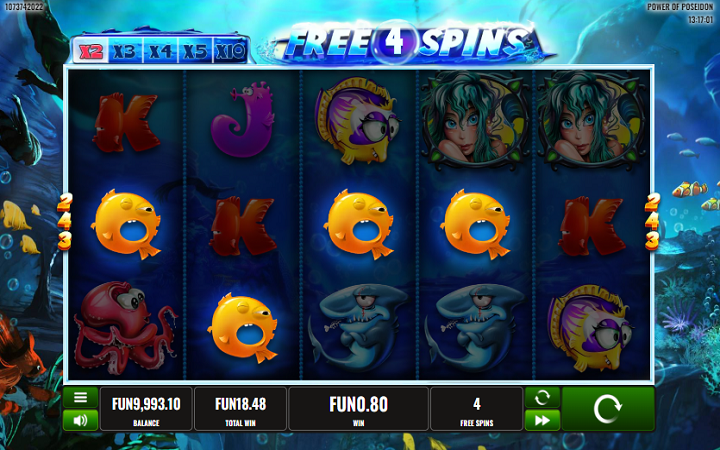Toggle the sound speaker button
The width and height of the screenshot is (720, 450).
point(80,420)
